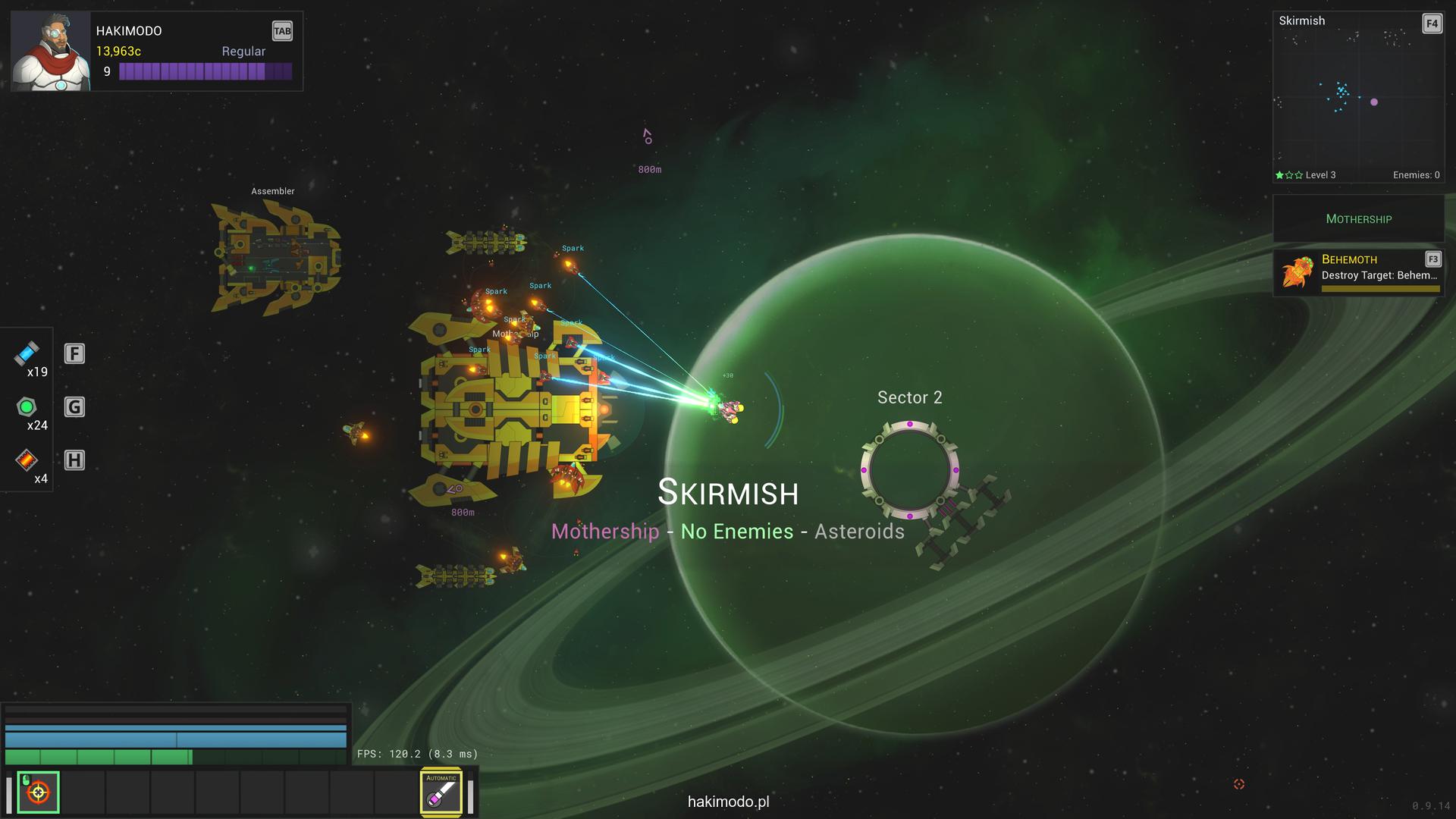Use the blue capsule consumable
The height and width of the screenshot is (819, 1456).
tap(27, 353)
